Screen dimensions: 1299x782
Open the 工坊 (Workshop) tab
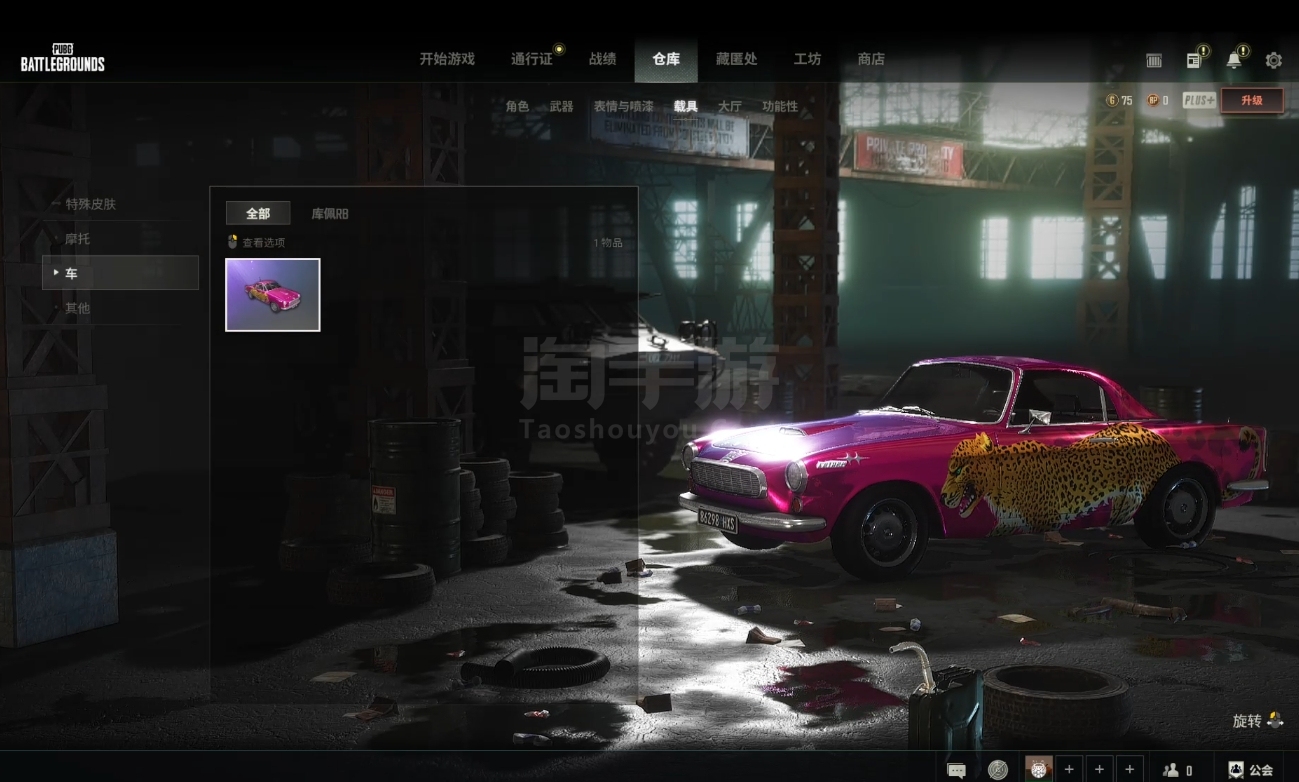(x=807, y=59)
